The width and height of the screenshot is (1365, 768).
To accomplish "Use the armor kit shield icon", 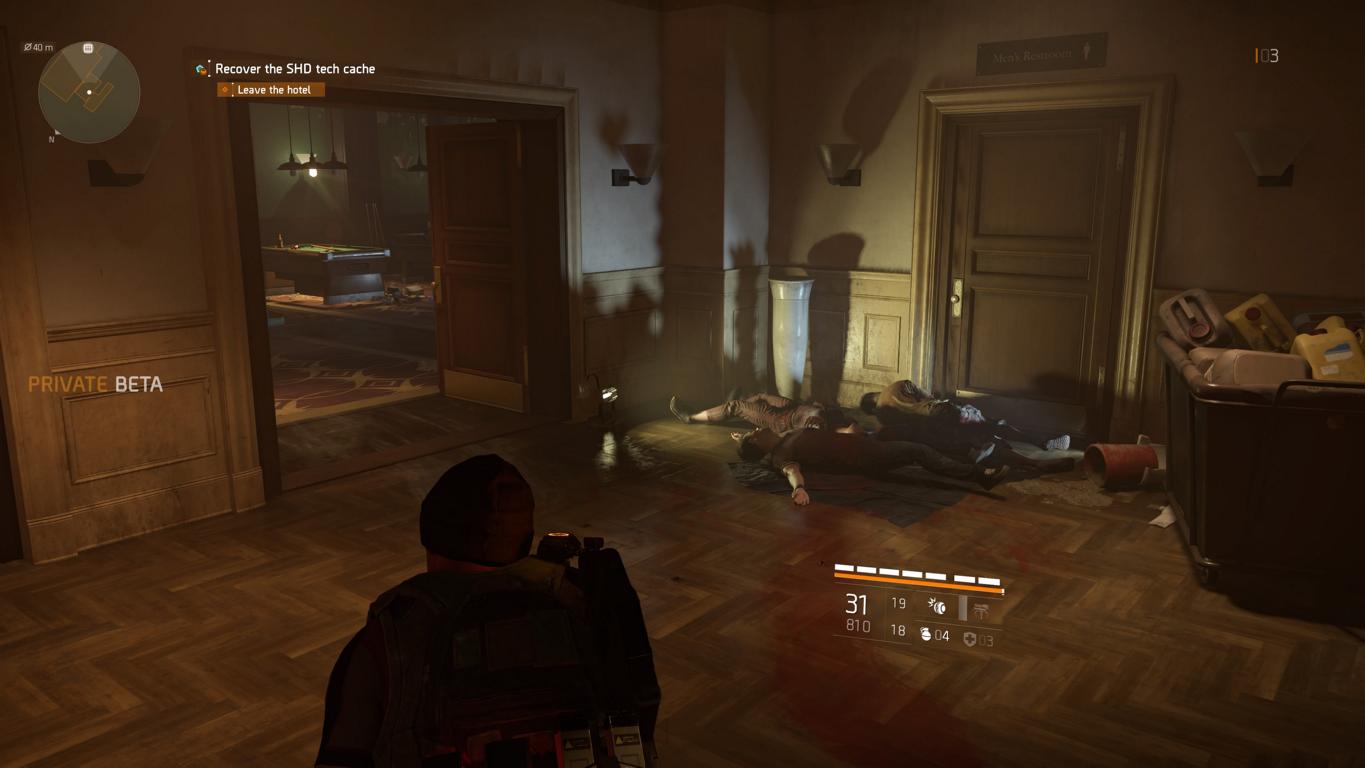I will coord(969,639).
